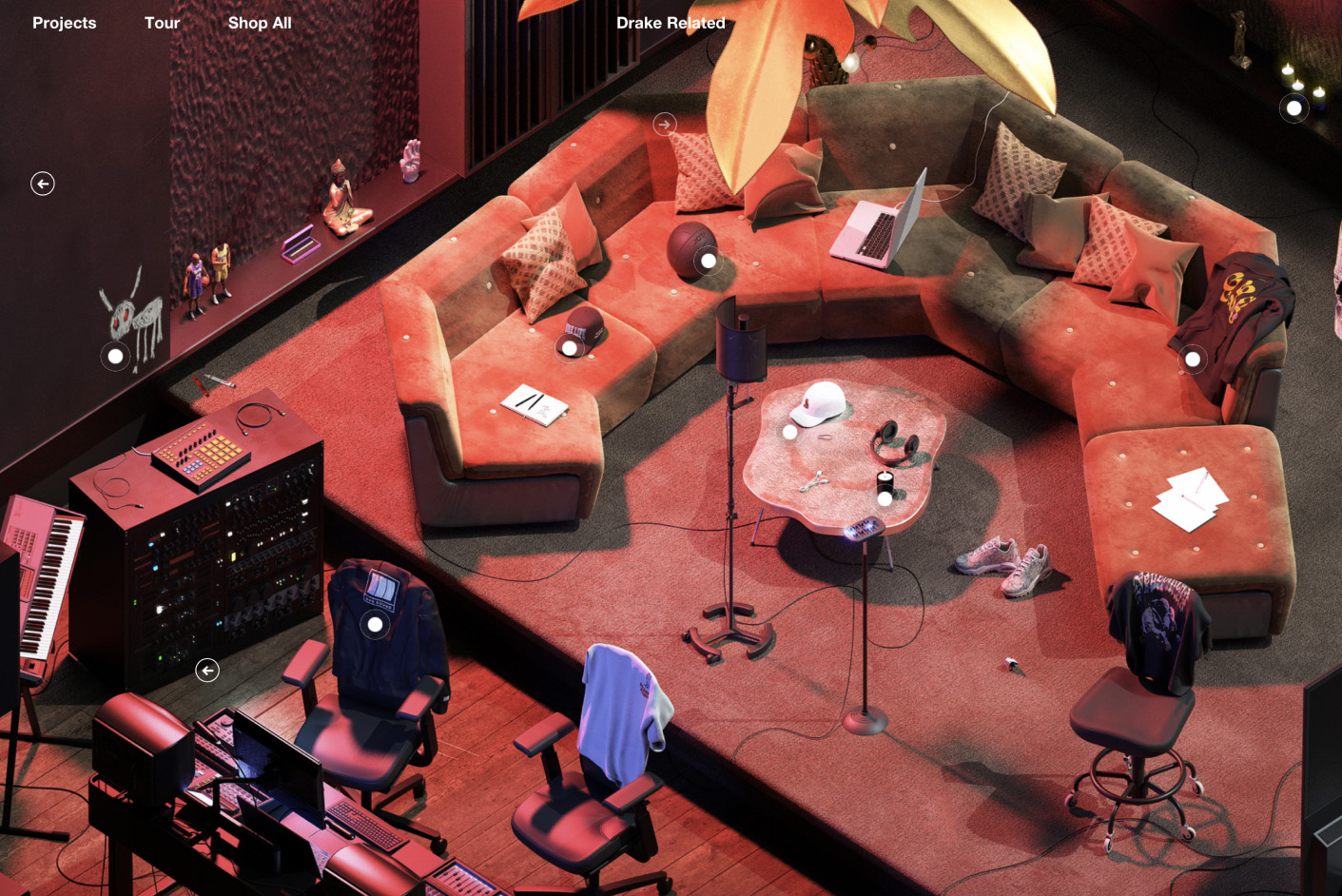The width and height of the screenshot is (1342, 896).
Task: Open the basketball hotspot near the pillows
Action: point(708,258)
